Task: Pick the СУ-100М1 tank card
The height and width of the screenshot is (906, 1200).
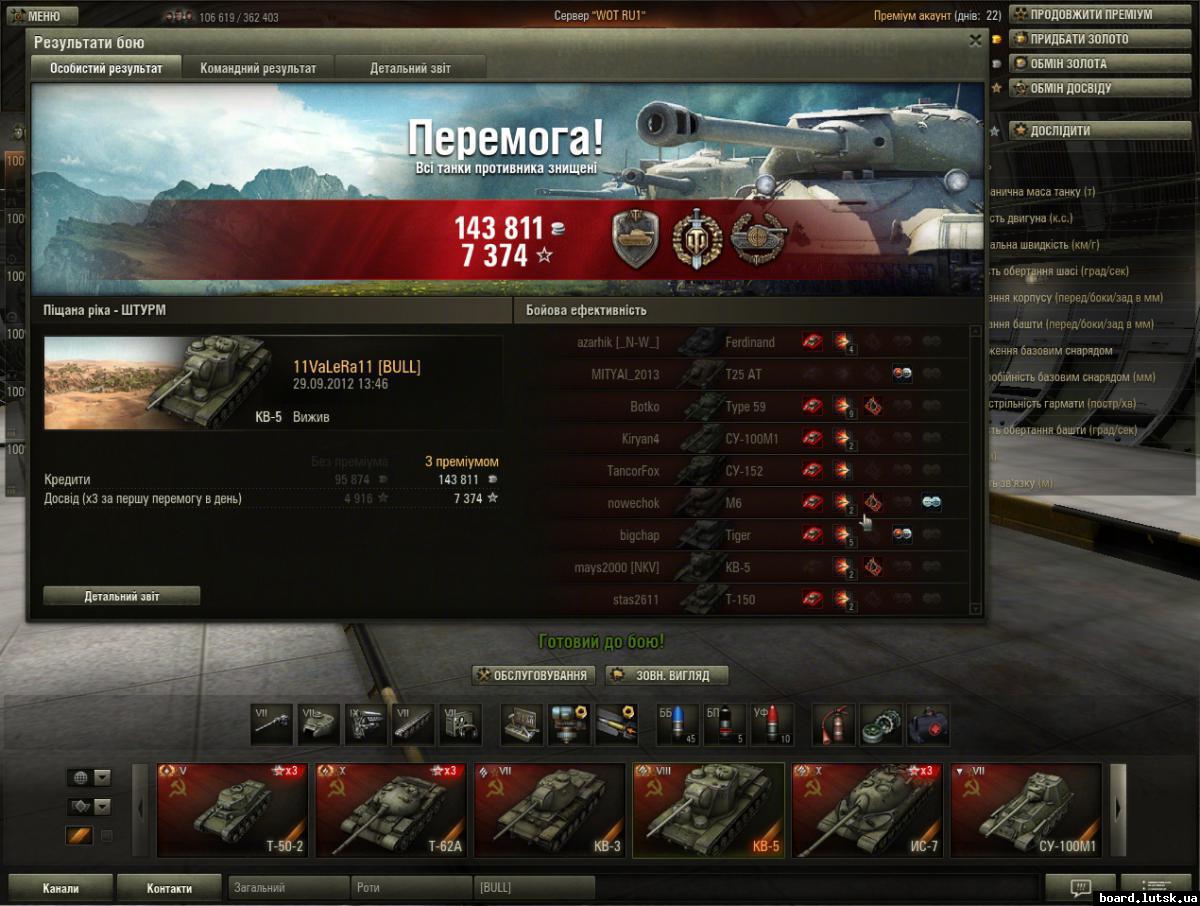Action: click(x=1025, y=809)
